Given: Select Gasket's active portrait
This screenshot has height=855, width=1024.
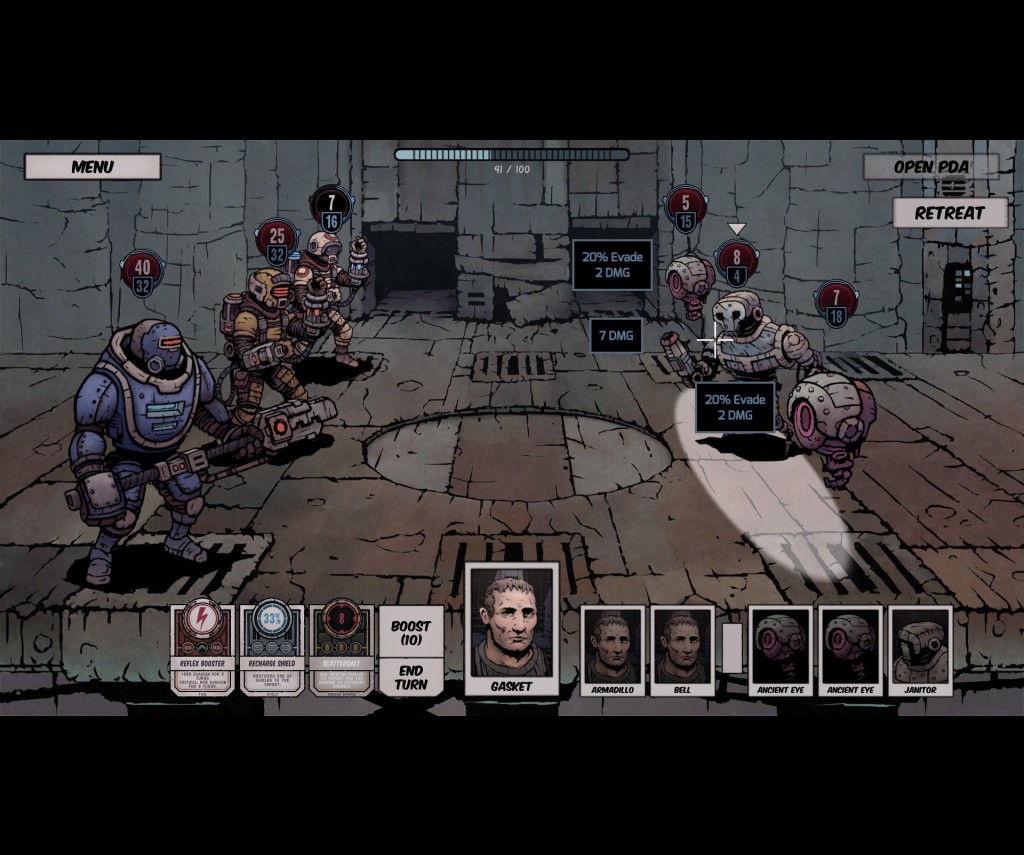Looking at the screenshot, I should click(511, 628).
